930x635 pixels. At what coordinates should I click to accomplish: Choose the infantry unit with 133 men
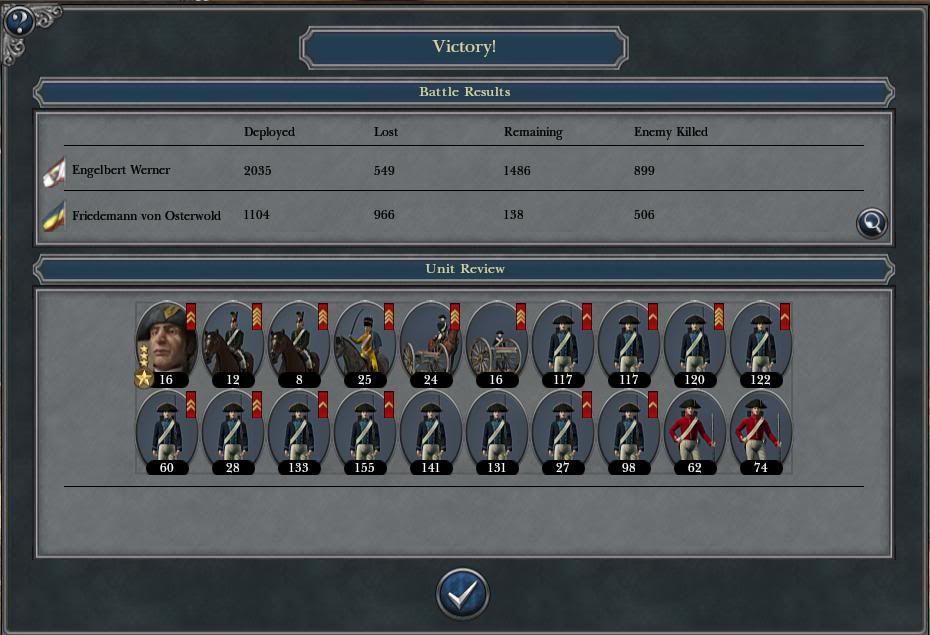297,430
